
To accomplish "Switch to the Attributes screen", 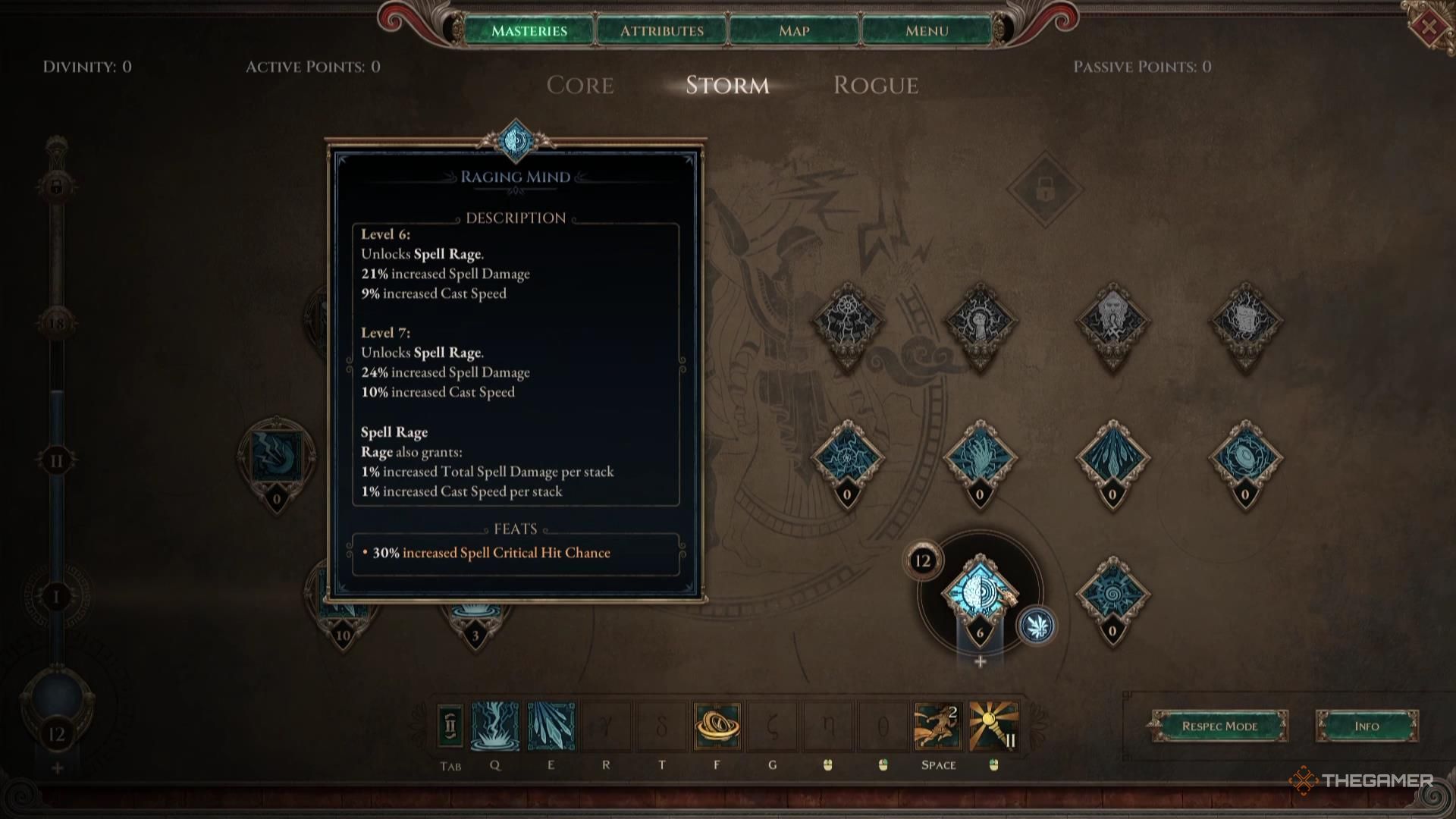I will point(661,30).
